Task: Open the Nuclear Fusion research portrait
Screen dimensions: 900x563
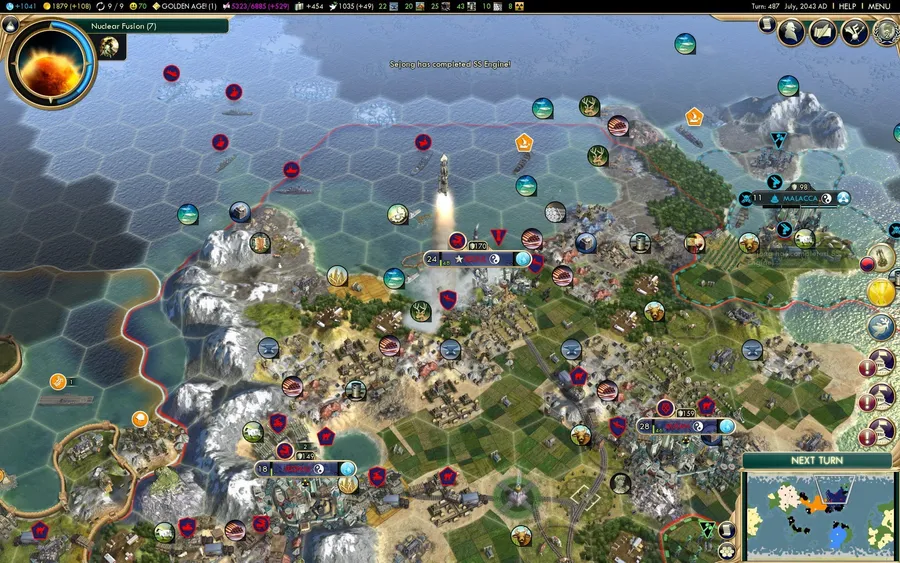Action: [x=50, y=62]
